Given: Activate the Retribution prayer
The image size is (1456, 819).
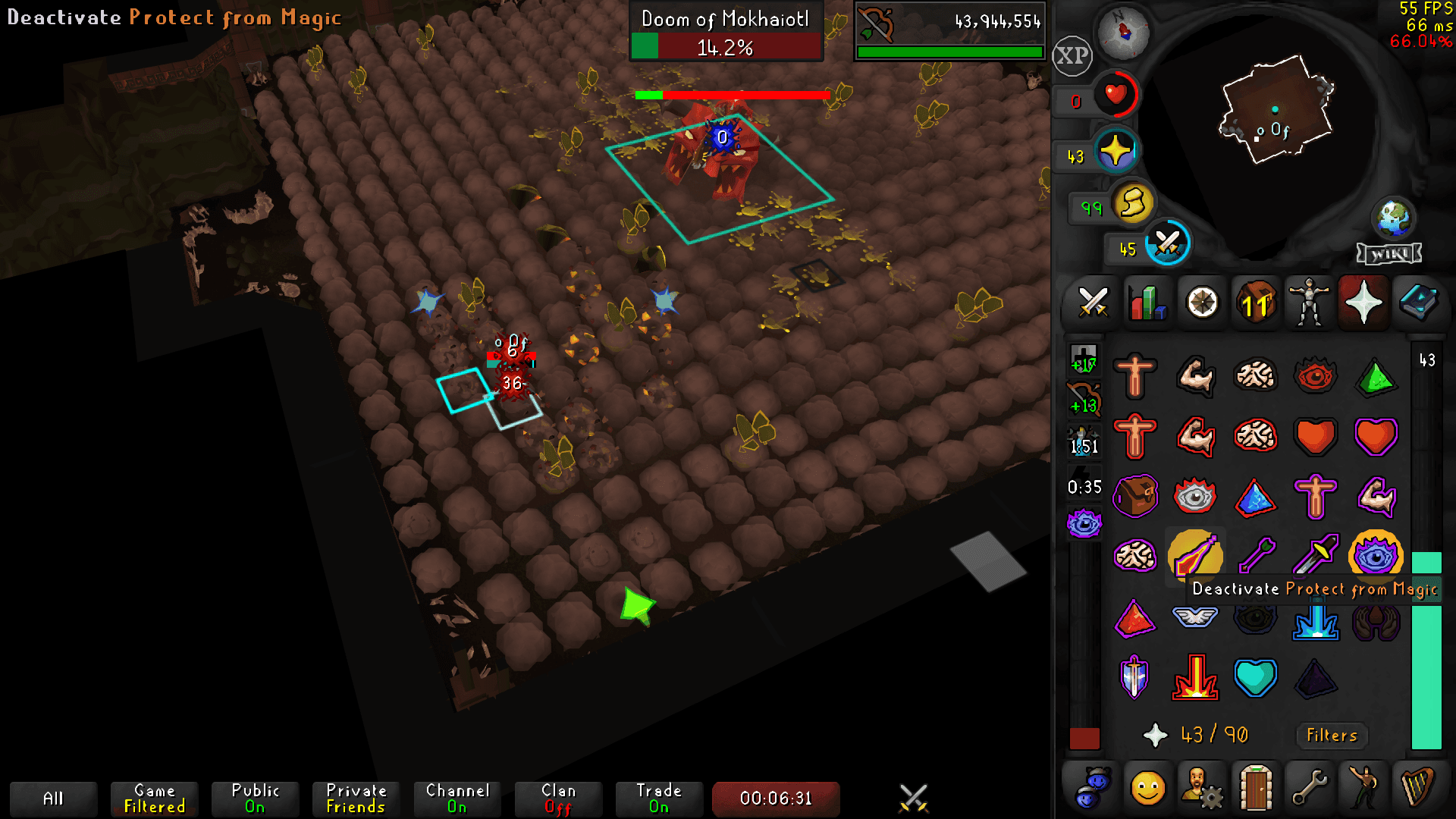Looking at the screenshot, I should (x=1196, y=618).
